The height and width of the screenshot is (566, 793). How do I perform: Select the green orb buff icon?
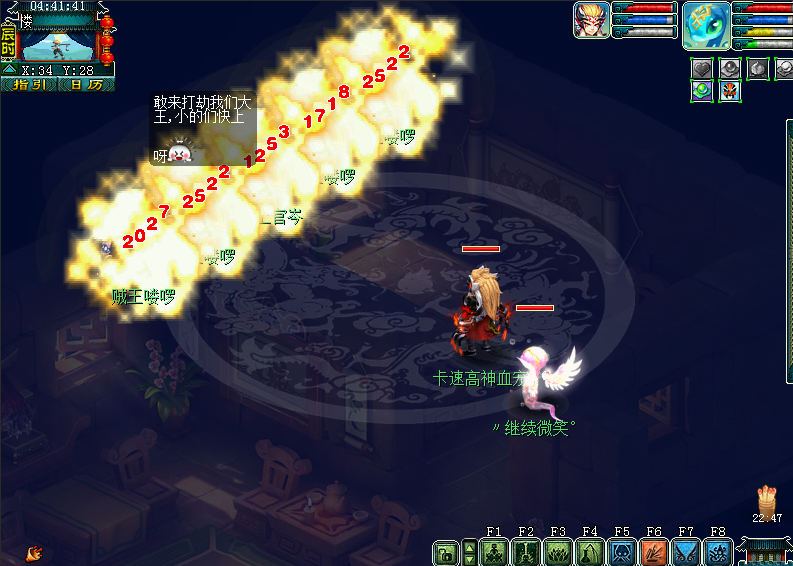pyautogui.click(x=702, y=91)
